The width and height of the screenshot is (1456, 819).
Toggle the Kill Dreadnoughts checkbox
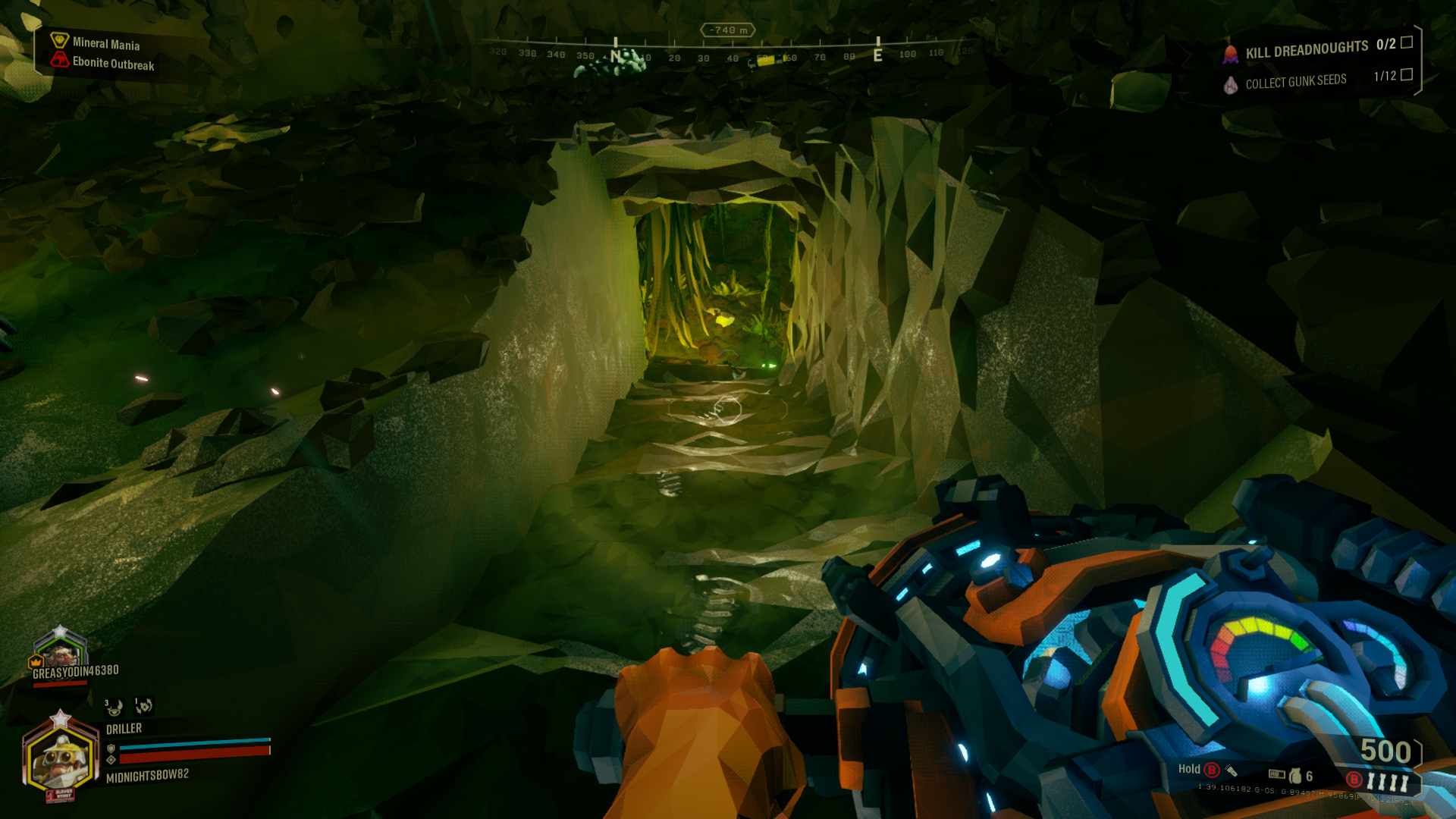point(1407,42)
